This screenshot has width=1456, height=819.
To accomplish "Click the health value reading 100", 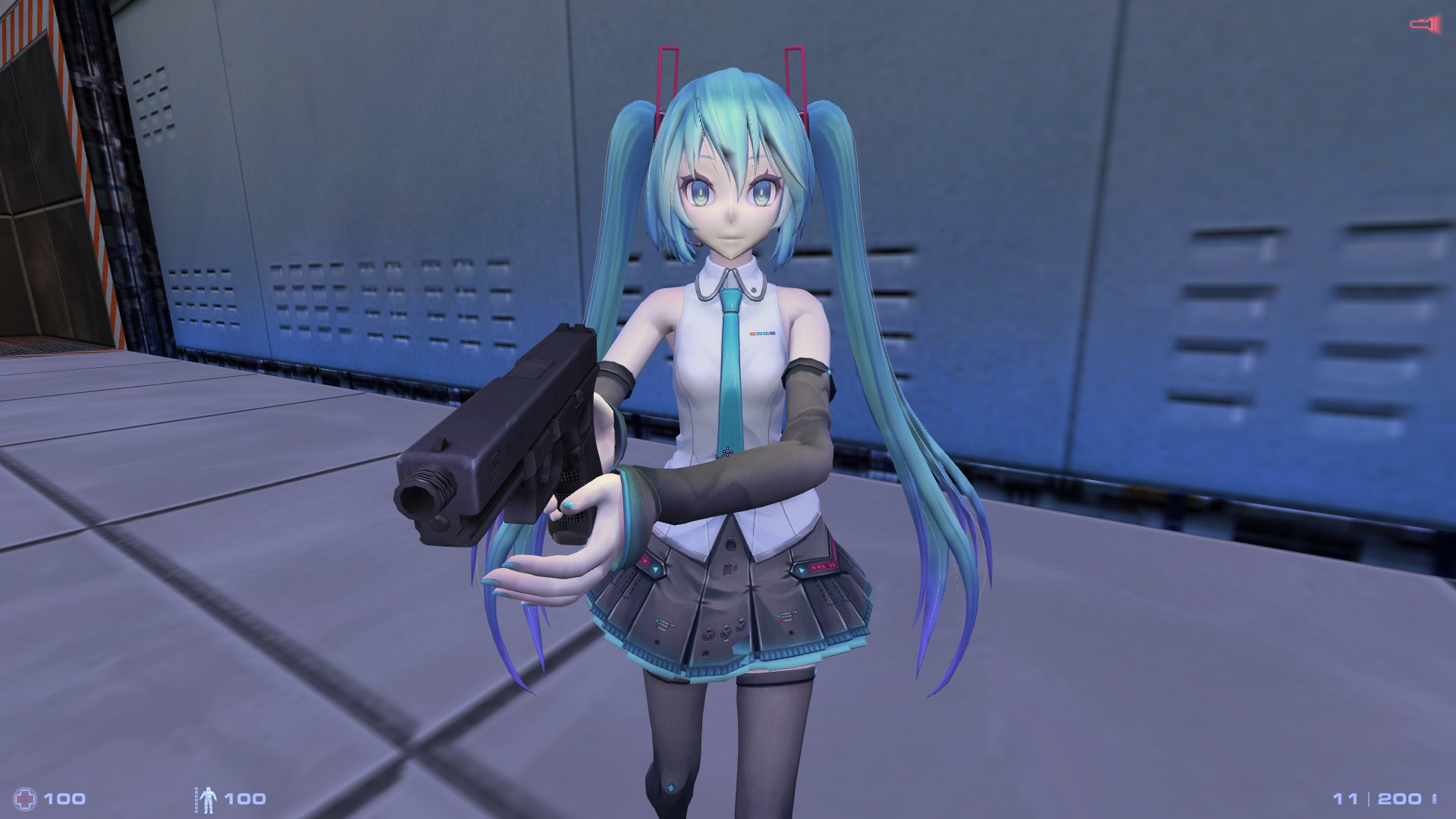I will [x=64, y=798].
